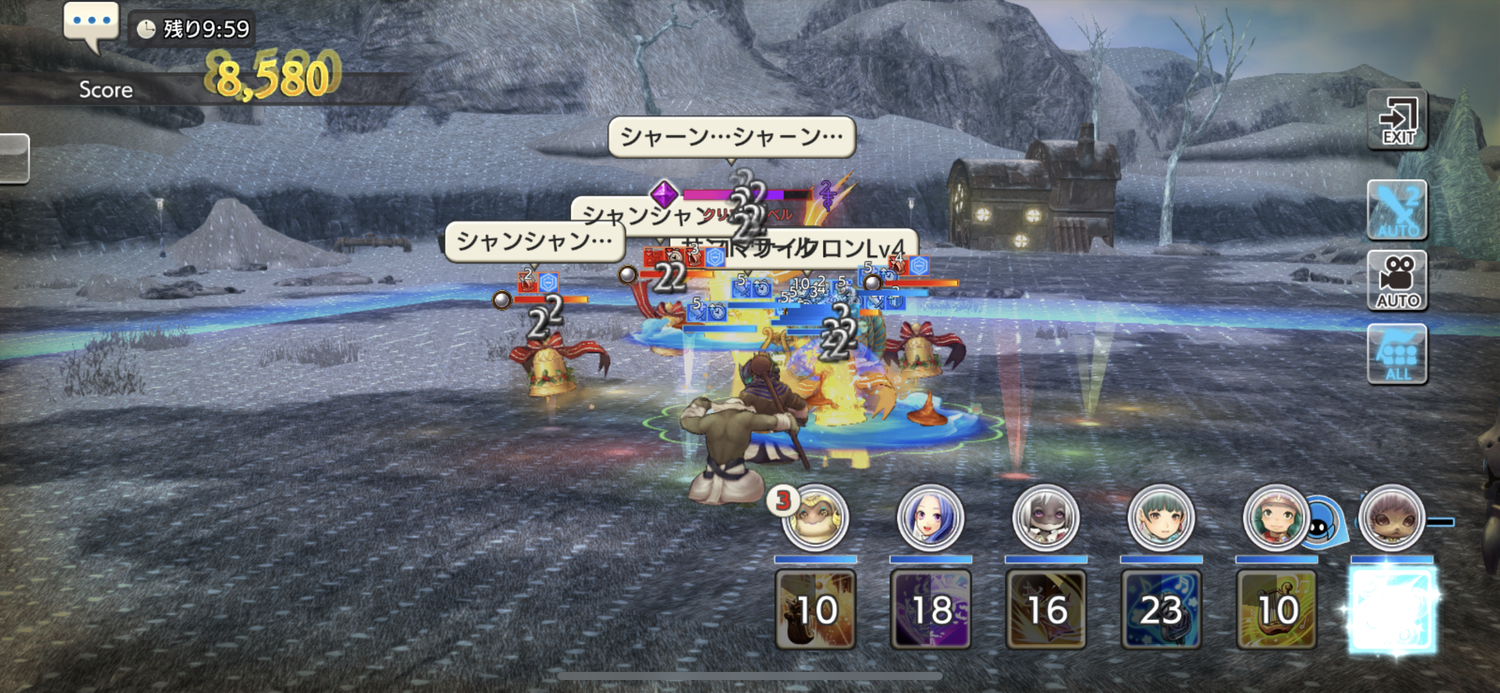Select the brown fuzzy-haired character portrait
The height and width of the screenshot is (693, 1500).
click(1391, 518)
